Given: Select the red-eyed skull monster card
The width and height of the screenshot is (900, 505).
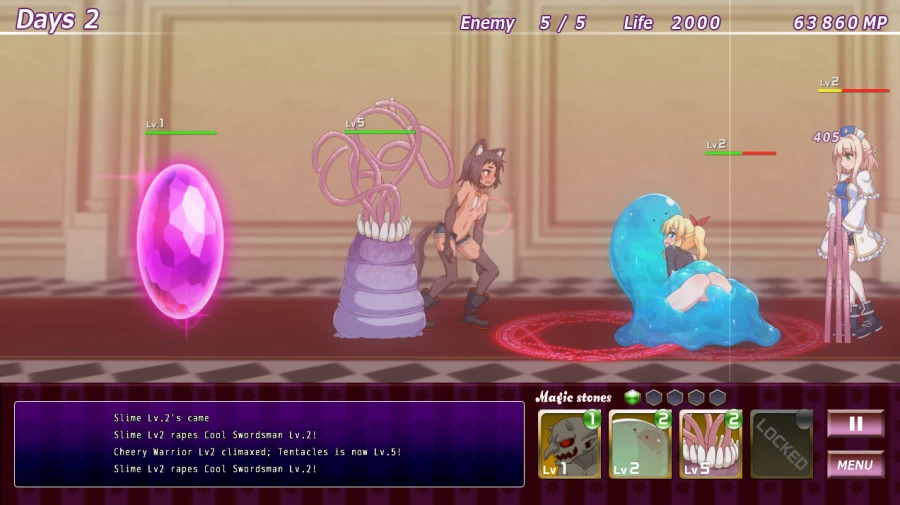Looking at the screenshot, I should point(570,445).
